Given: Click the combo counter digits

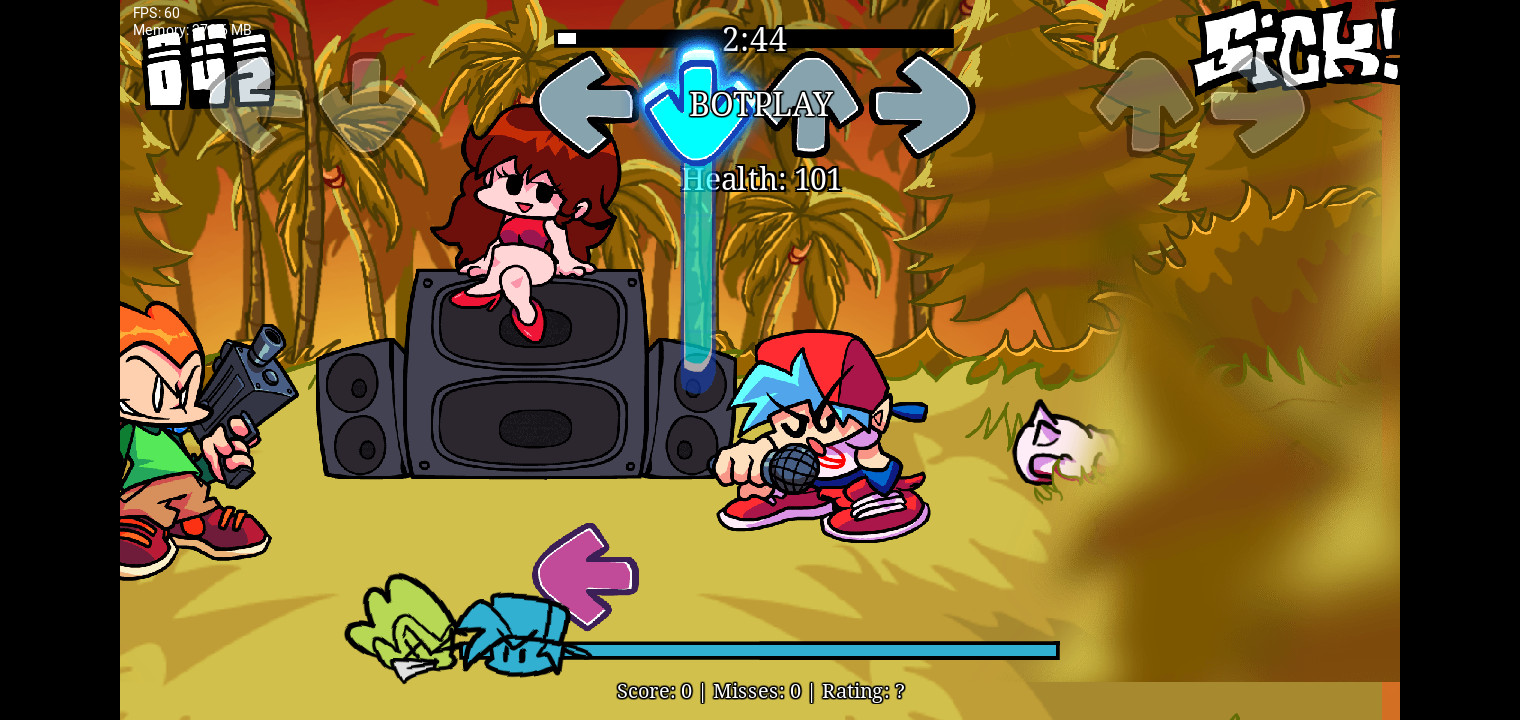Looking at the screenshot, I should pyautogui.click(x=205, y=70).
